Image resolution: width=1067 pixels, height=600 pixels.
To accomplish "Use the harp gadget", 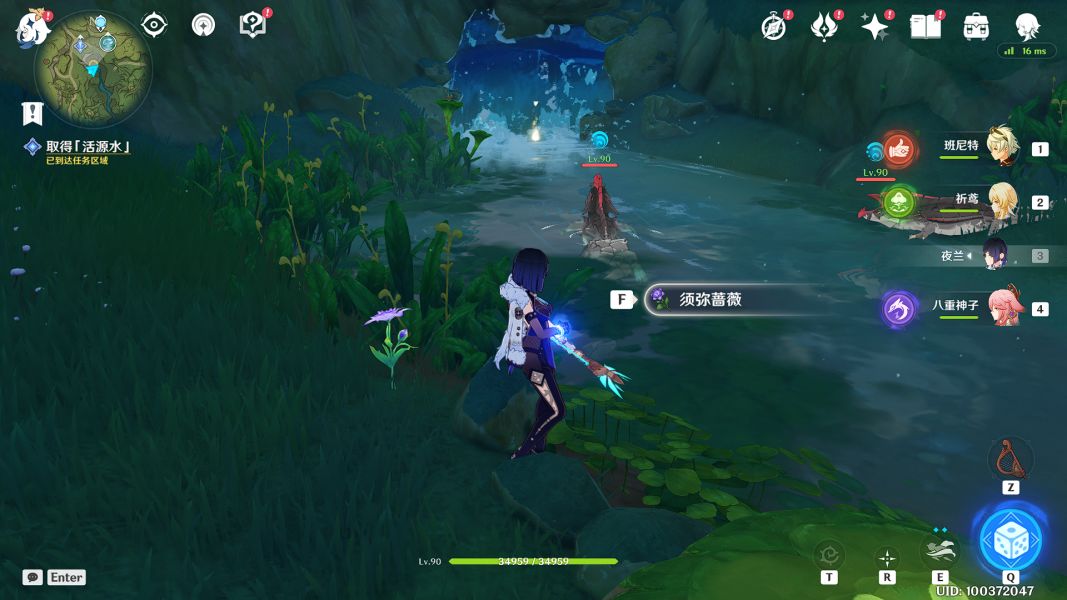I will click(x=1010, y=459).
